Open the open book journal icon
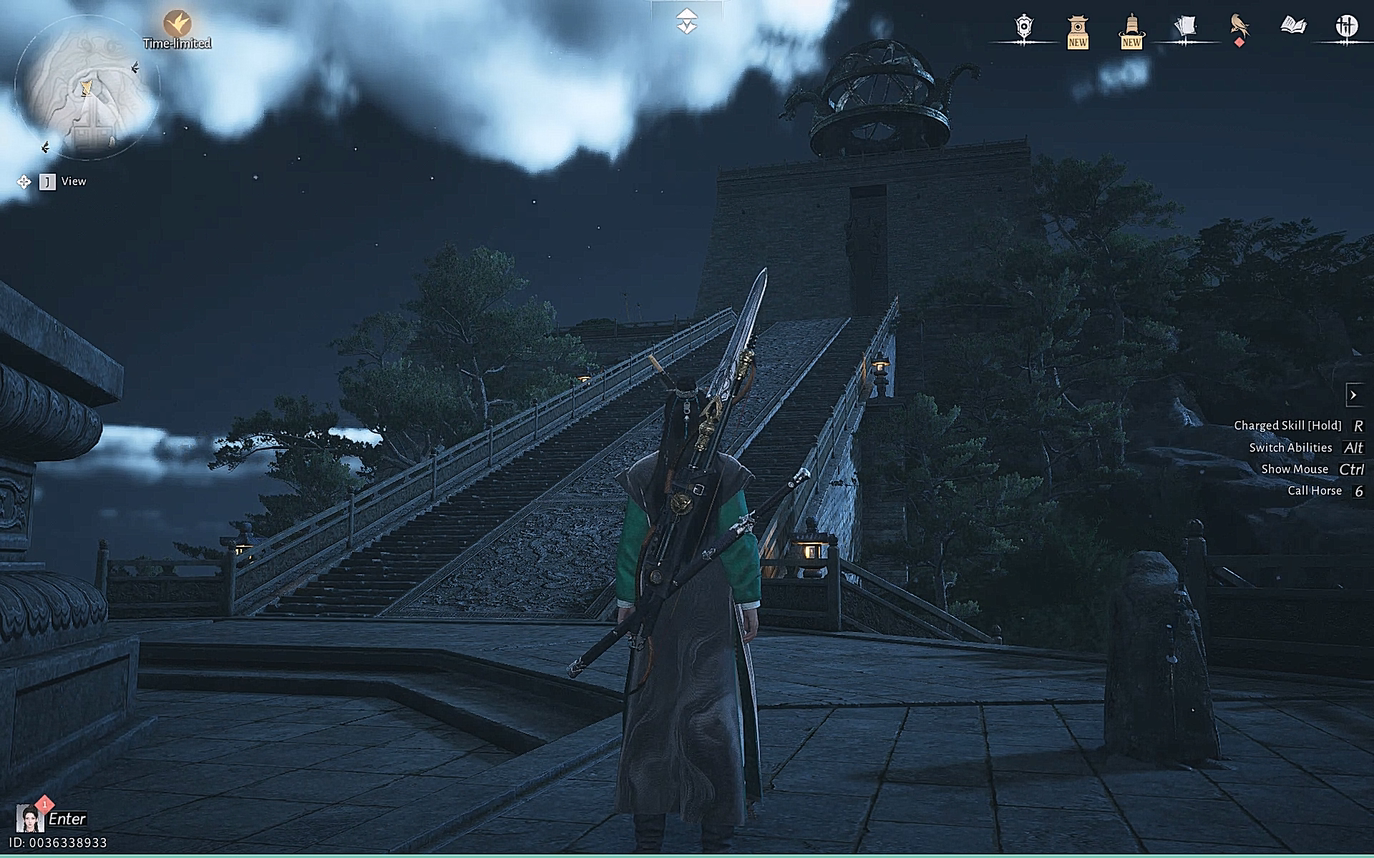The image size is (1374, 858). (x=1293, y=25)
